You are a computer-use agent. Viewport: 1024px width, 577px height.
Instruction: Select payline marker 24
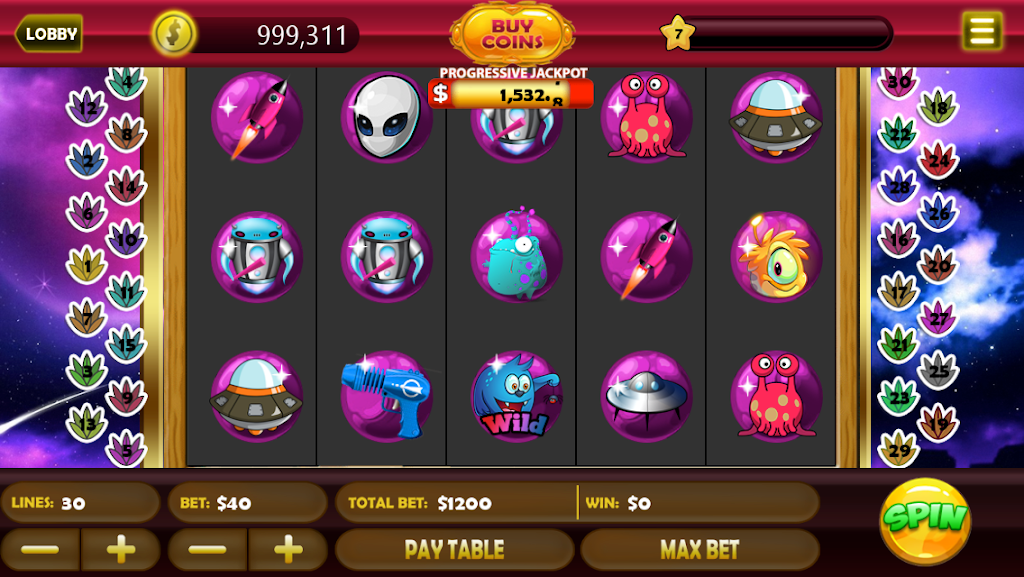(939, 160)
